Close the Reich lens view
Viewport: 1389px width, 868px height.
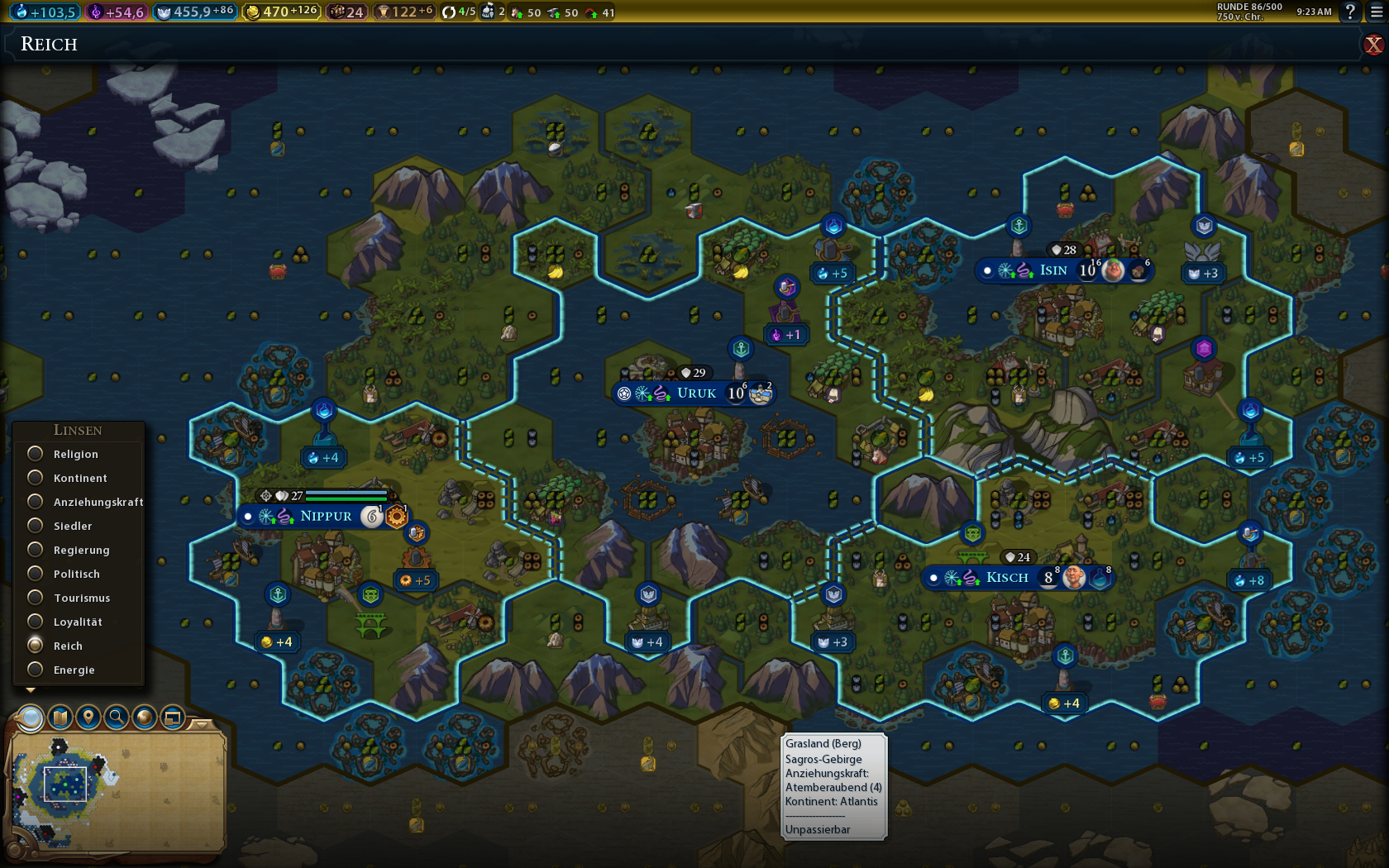coord(1373,45)
